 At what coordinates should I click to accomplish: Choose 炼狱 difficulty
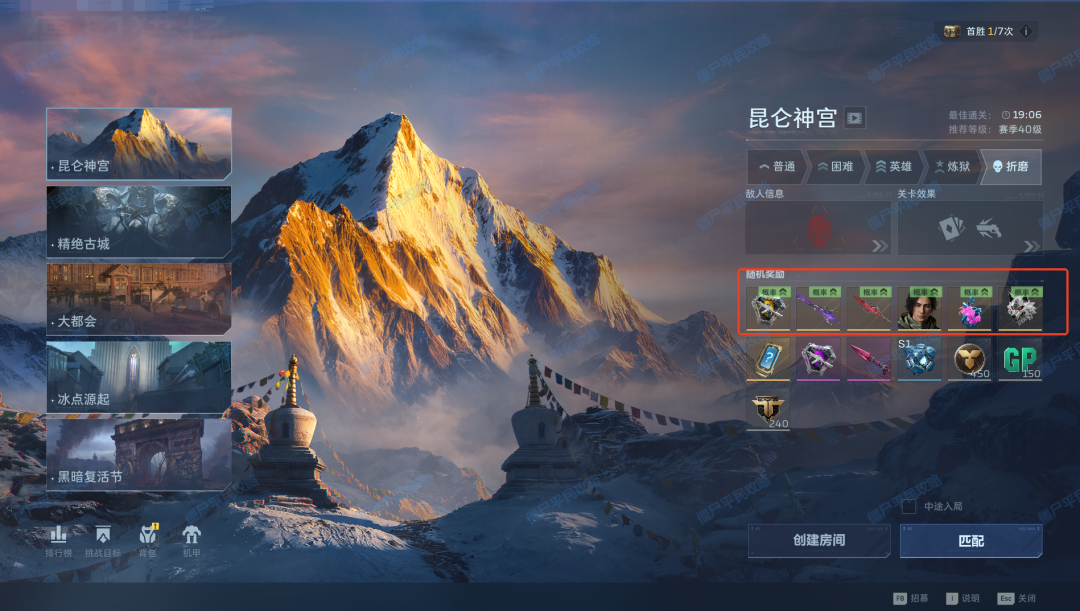951,167
